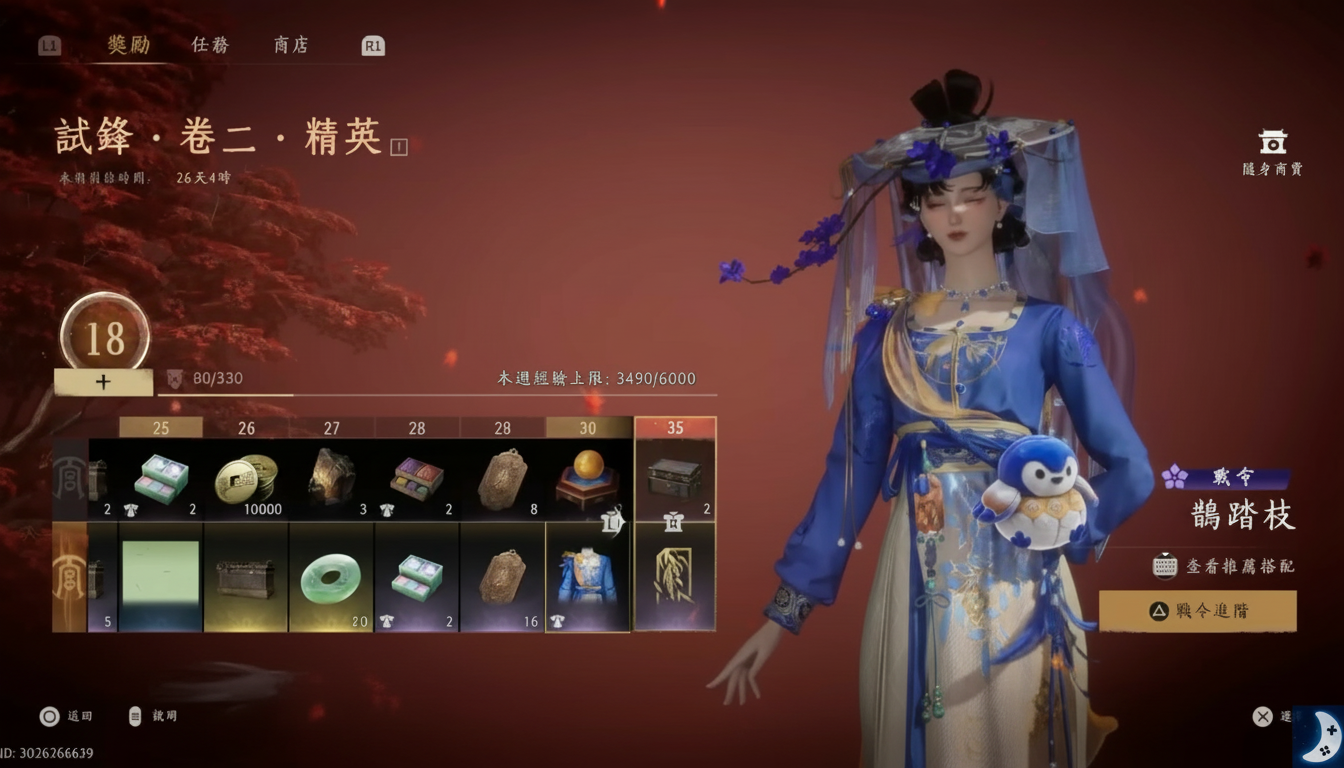The image size is (1344, 768).
Task: Select the 獎勵 tab
Action: pyautogui.click(x=129, y=45)
